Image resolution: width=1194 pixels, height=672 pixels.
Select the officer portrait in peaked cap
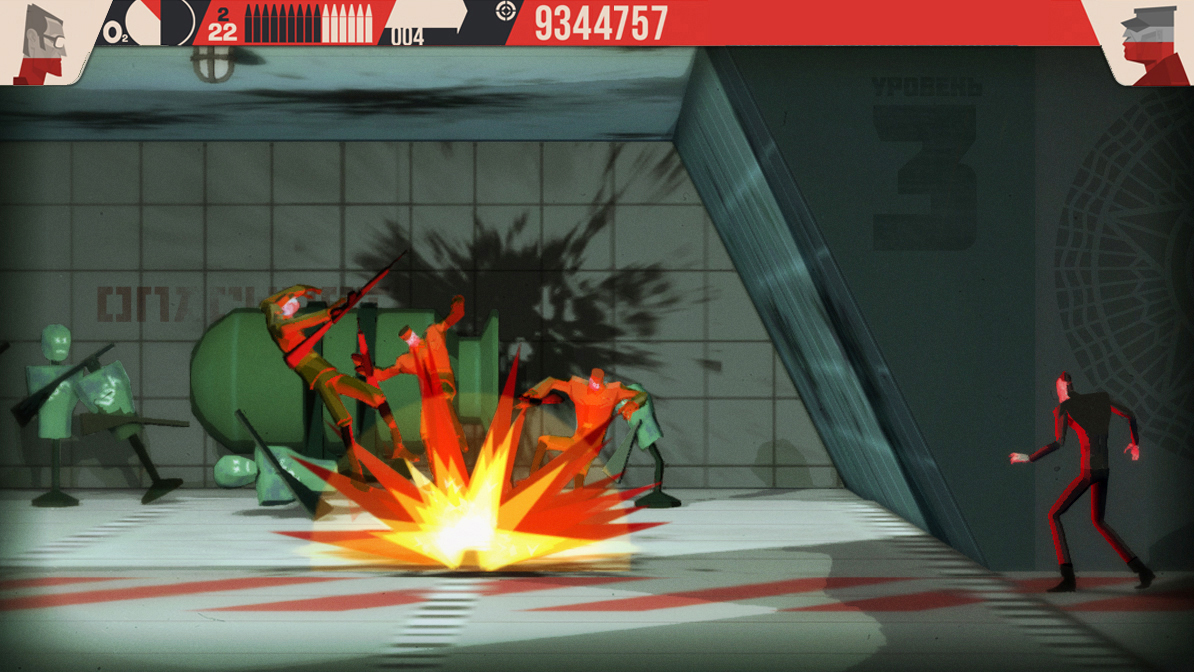pos(1148,42)
